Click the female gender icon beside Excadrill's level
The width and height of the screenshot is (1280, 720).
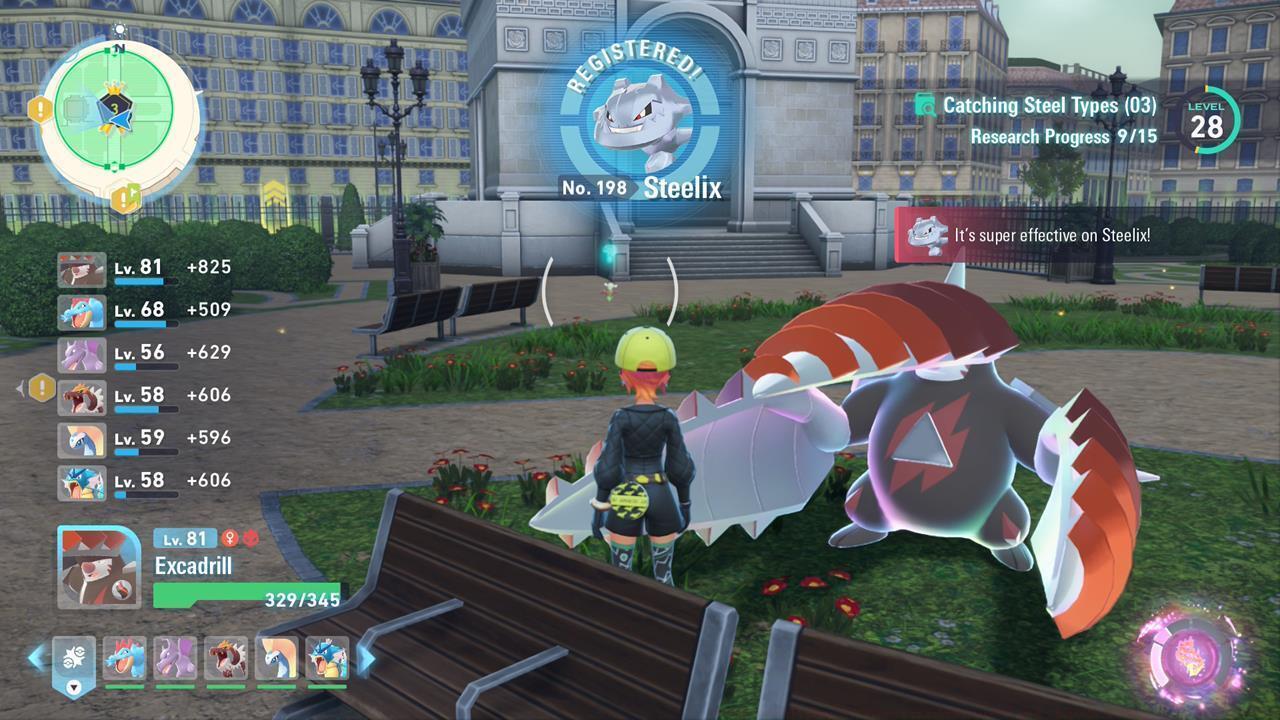[x=230, y=538]
